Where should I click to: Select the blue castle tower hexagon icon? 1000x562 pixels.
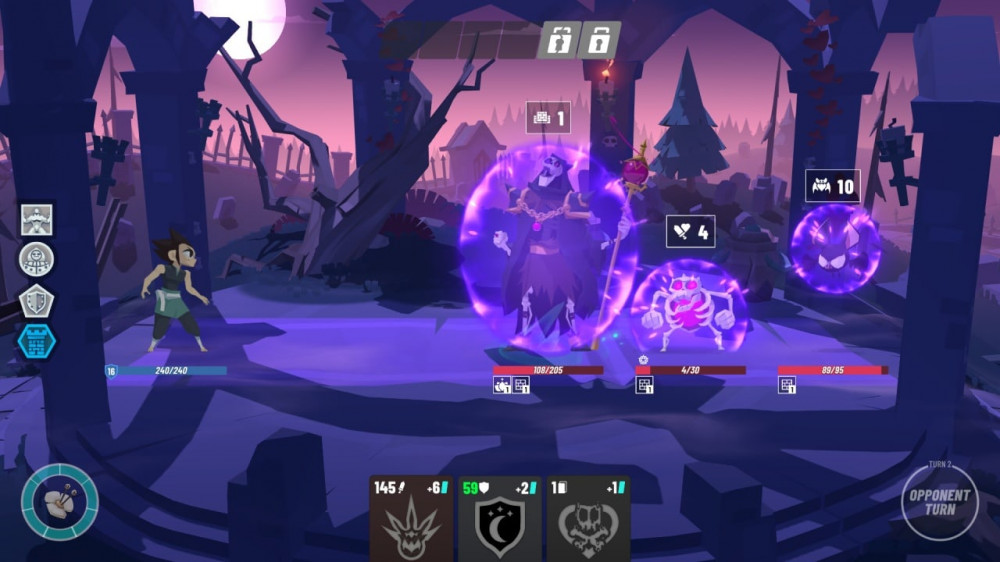tap(37, 341)
